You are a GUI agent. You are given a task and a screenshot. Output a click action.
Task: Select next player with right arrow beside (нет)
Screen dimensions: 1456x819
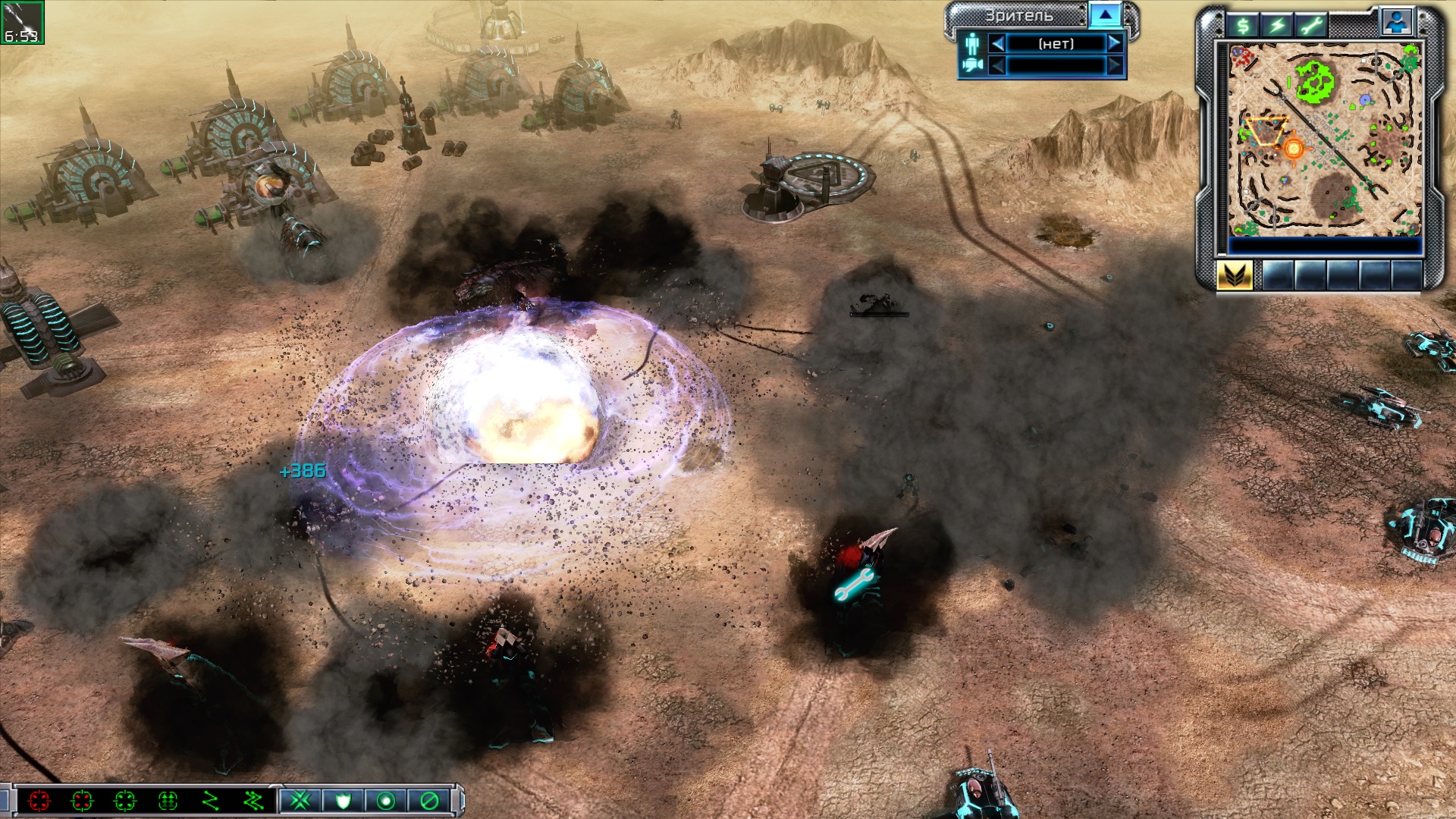pyautogui.click(x=1115, y=44)
